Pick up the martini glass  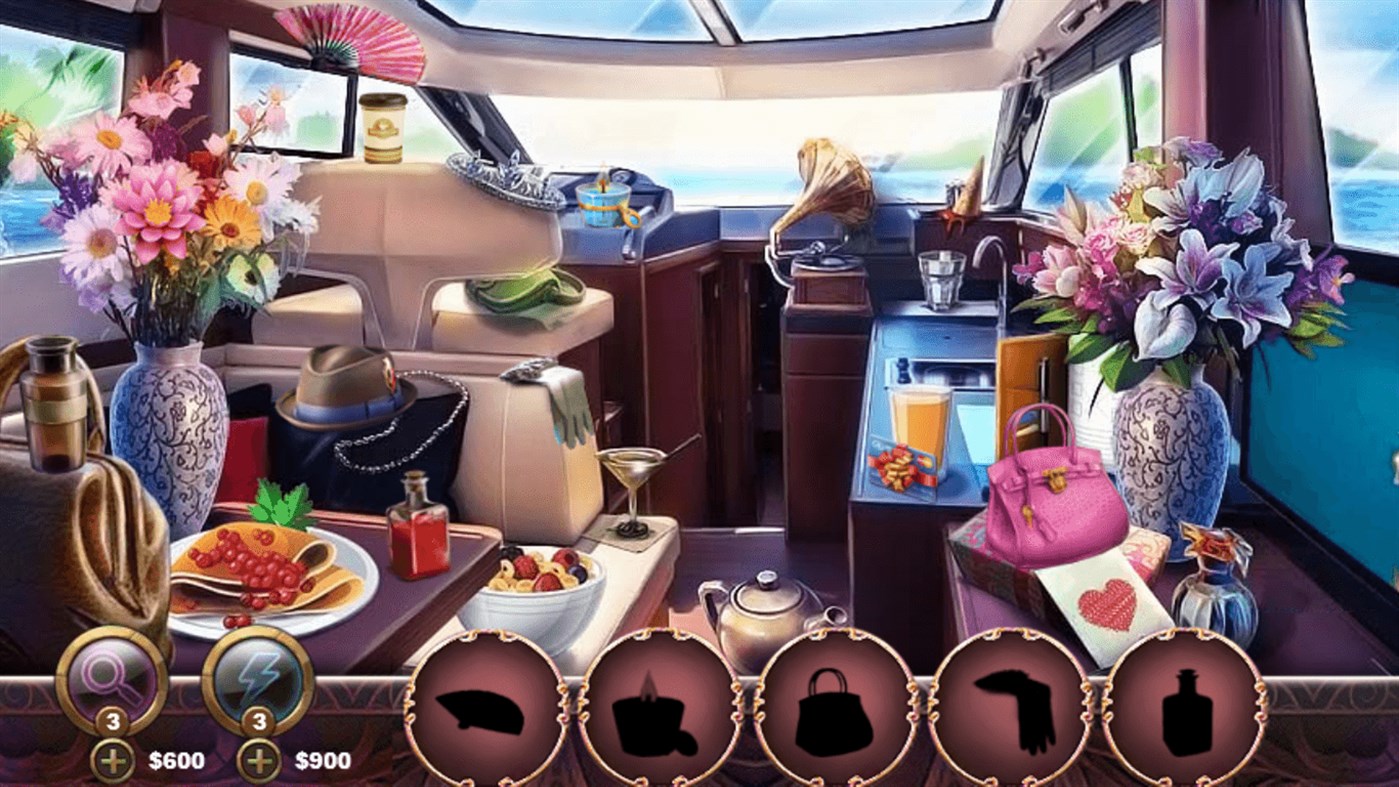pos(631,470)
